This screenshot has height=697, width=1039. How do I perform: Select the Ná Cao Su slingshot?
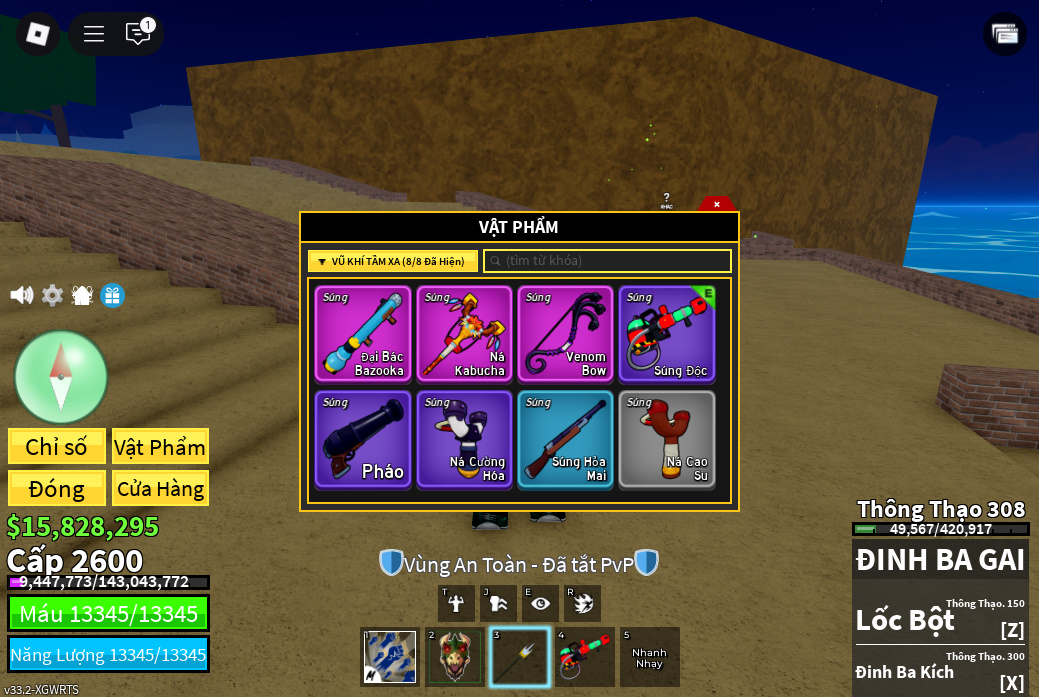click(666, 439)
